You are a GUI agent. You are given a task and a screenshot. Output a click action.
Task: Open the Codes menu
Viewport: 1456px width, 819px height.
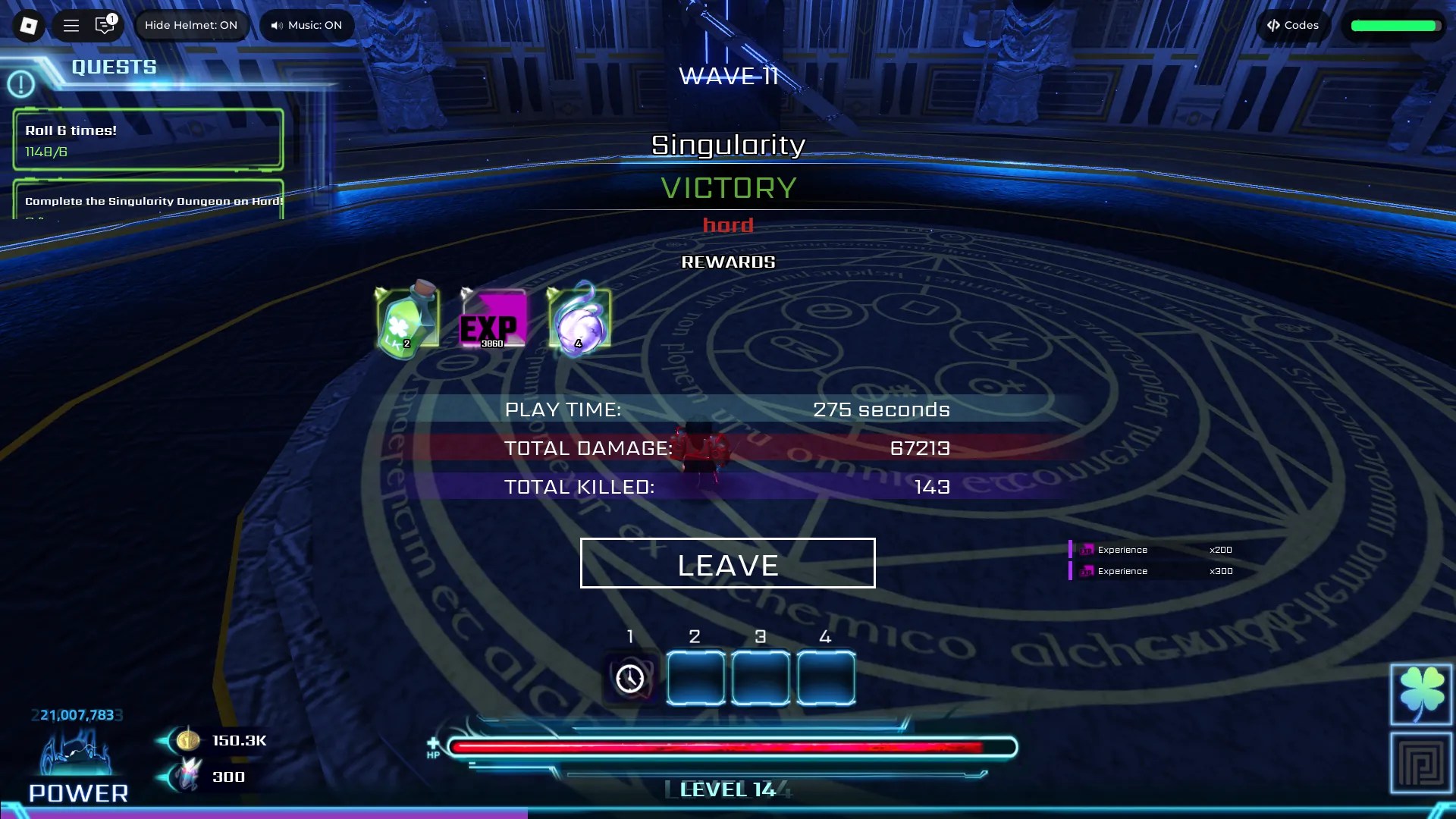(x=1293, y=25)
